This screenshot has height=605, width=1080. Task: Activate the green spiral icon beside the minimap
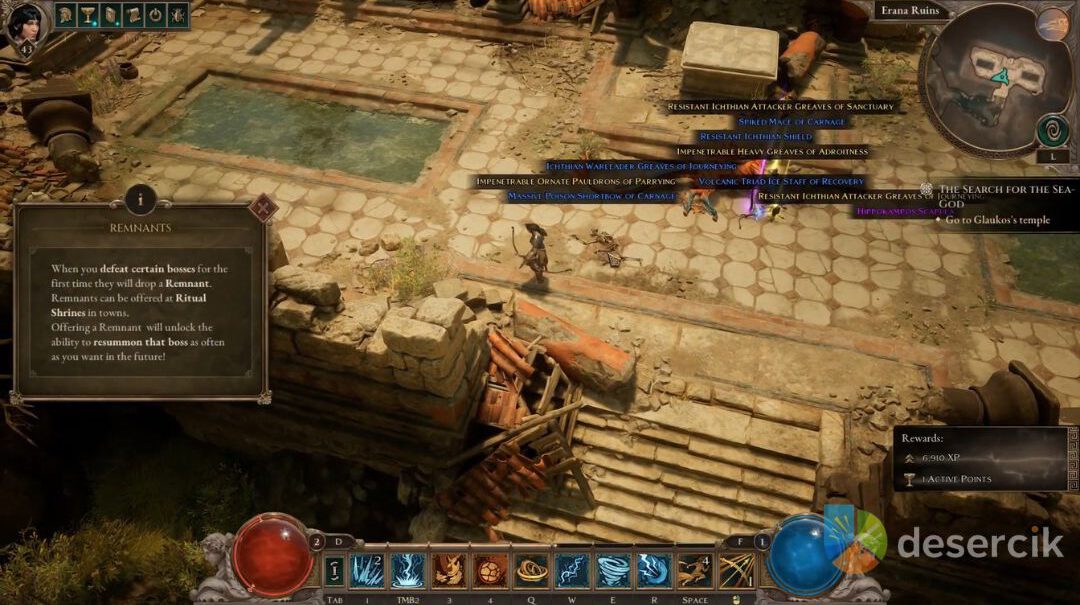(1052, 130)
